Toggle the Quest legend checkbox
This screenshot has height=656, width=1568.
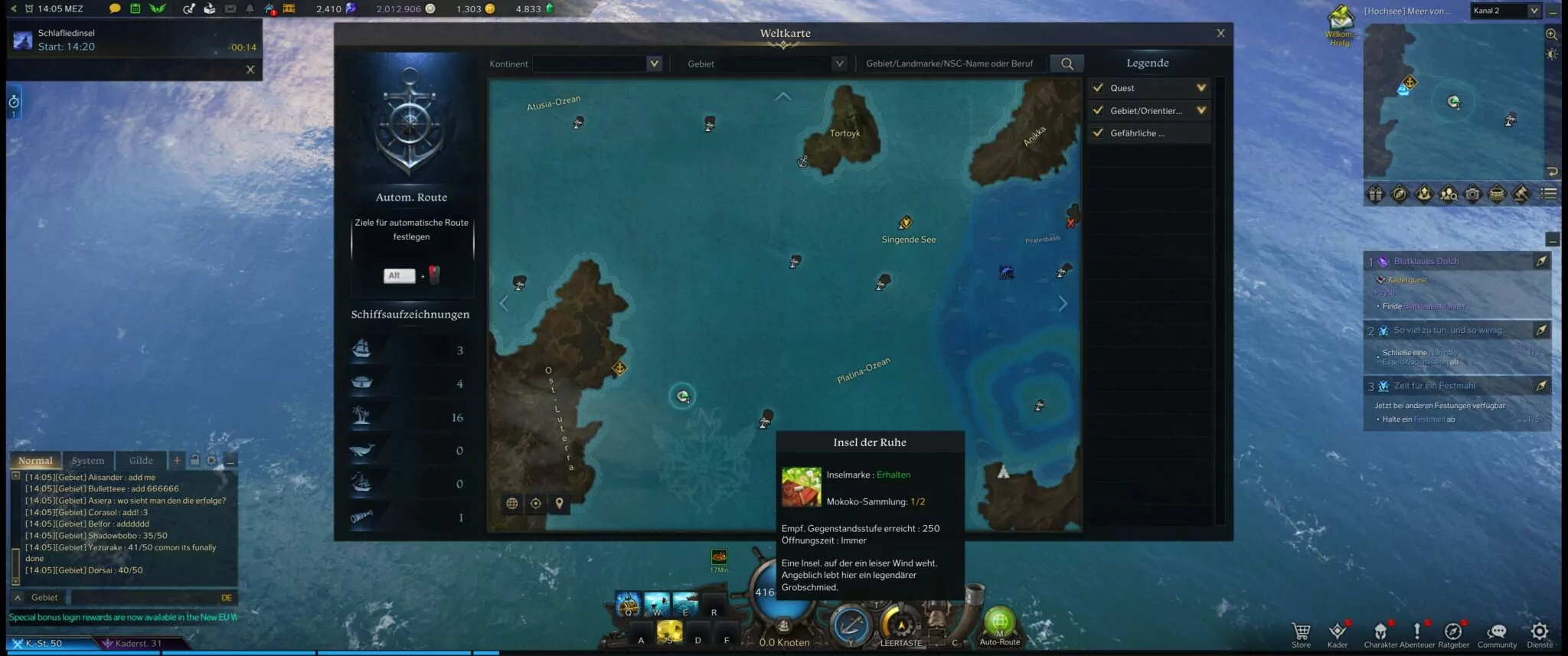pos(1098,88)
